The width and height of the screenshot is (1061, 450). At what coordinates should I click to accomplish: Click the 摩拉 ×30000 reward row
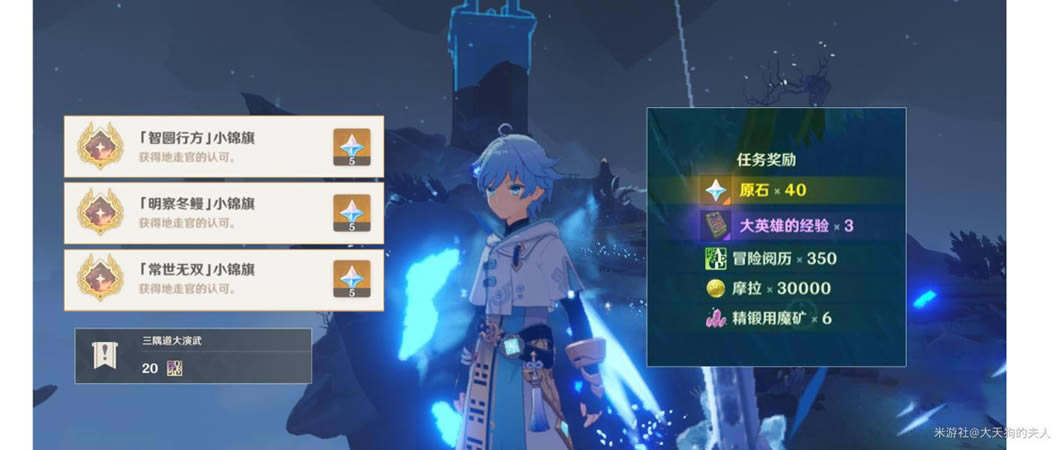pyautogui.click(x=775, y=289)
